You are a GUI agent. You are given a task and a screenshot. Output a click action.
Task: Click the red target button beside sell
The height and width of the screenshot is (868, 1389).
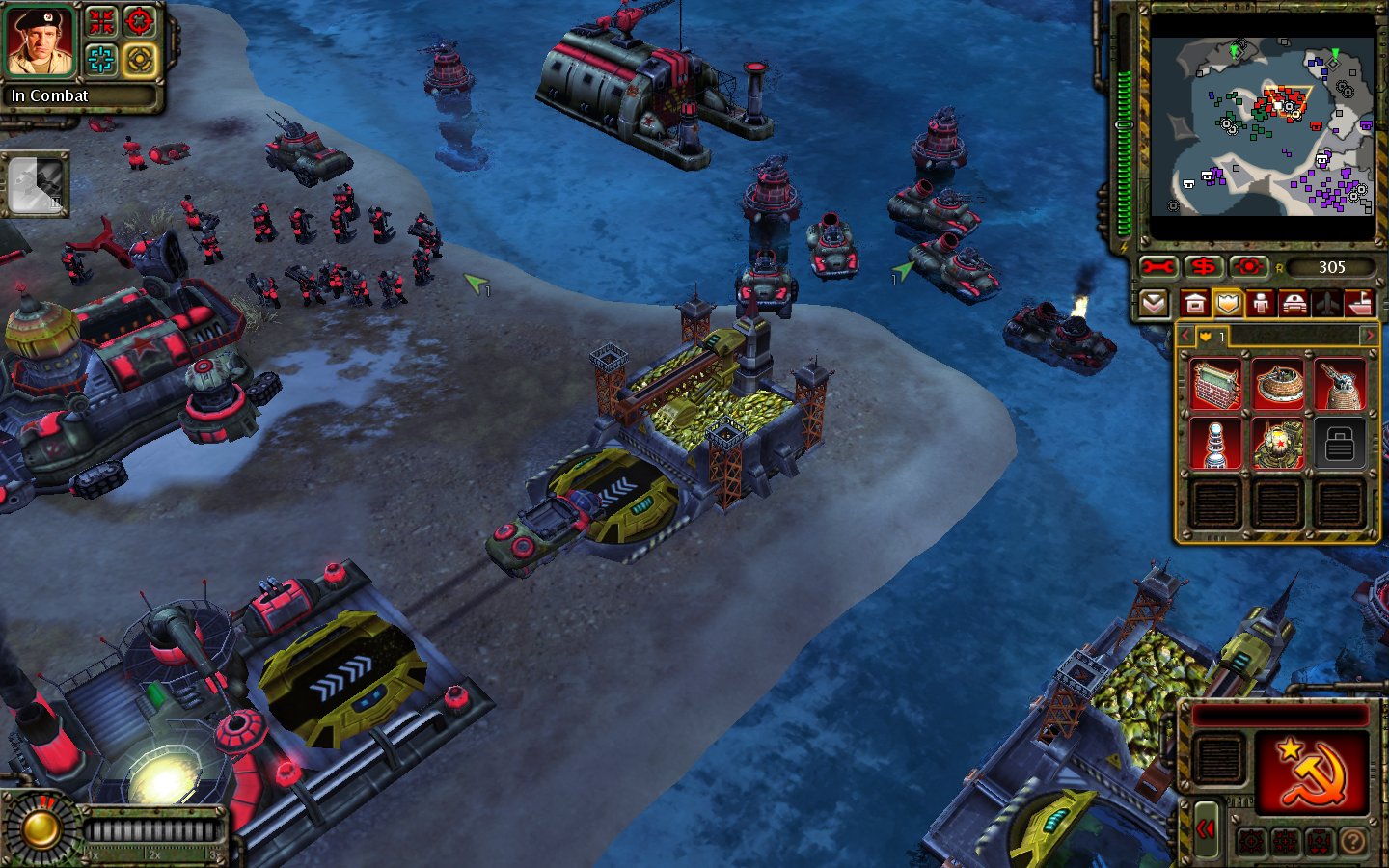pos(1248,267)
